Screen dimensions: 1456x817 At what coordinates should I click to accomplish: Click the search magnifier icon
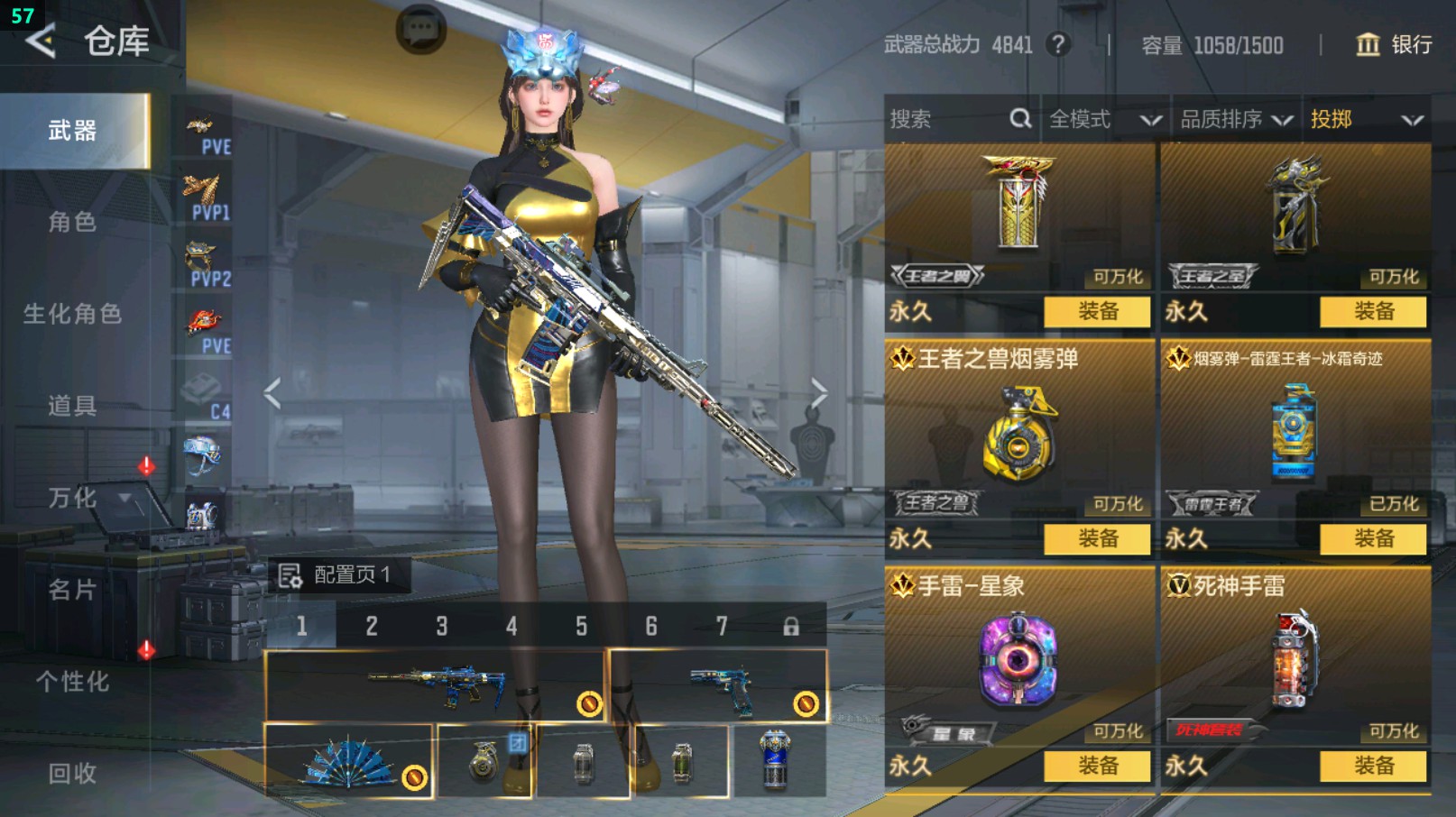(1019, 118)
